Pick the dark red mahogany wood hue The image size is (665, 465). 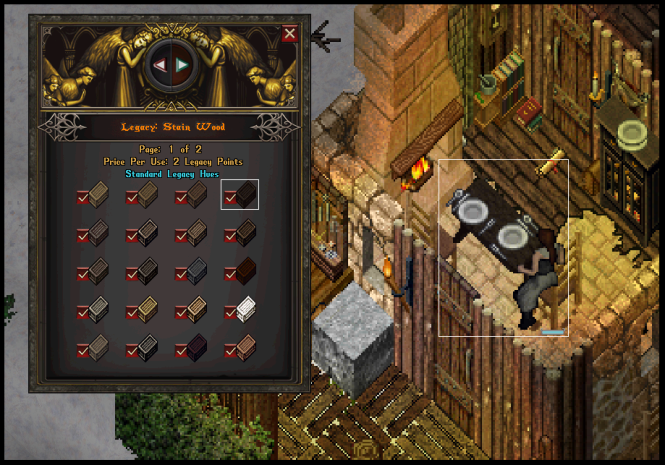pyautogui.click(x=246, y=271)
